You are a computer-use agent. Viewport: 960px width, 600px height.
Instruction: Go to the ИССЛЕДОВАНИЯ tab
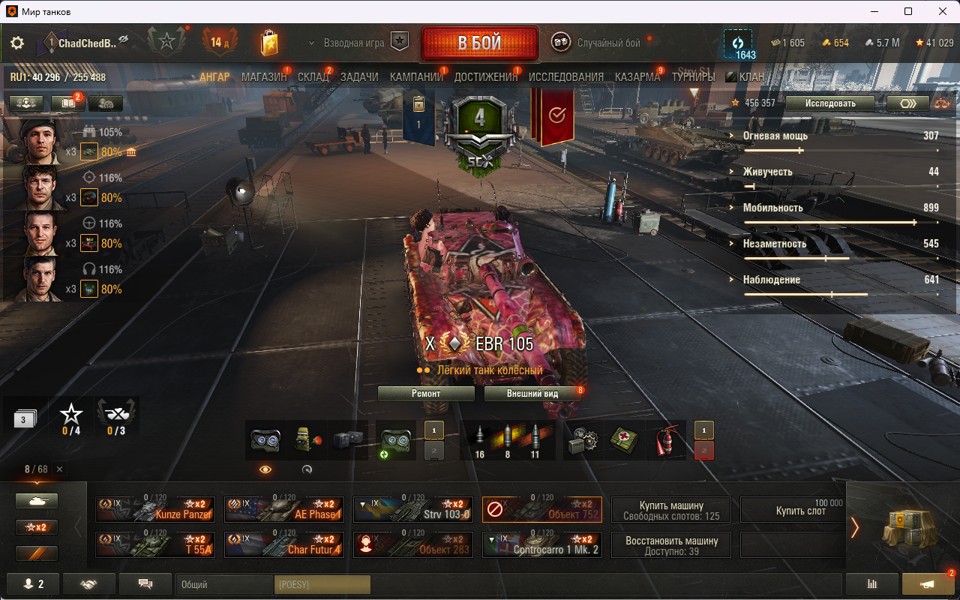click(x=566, y=77)
